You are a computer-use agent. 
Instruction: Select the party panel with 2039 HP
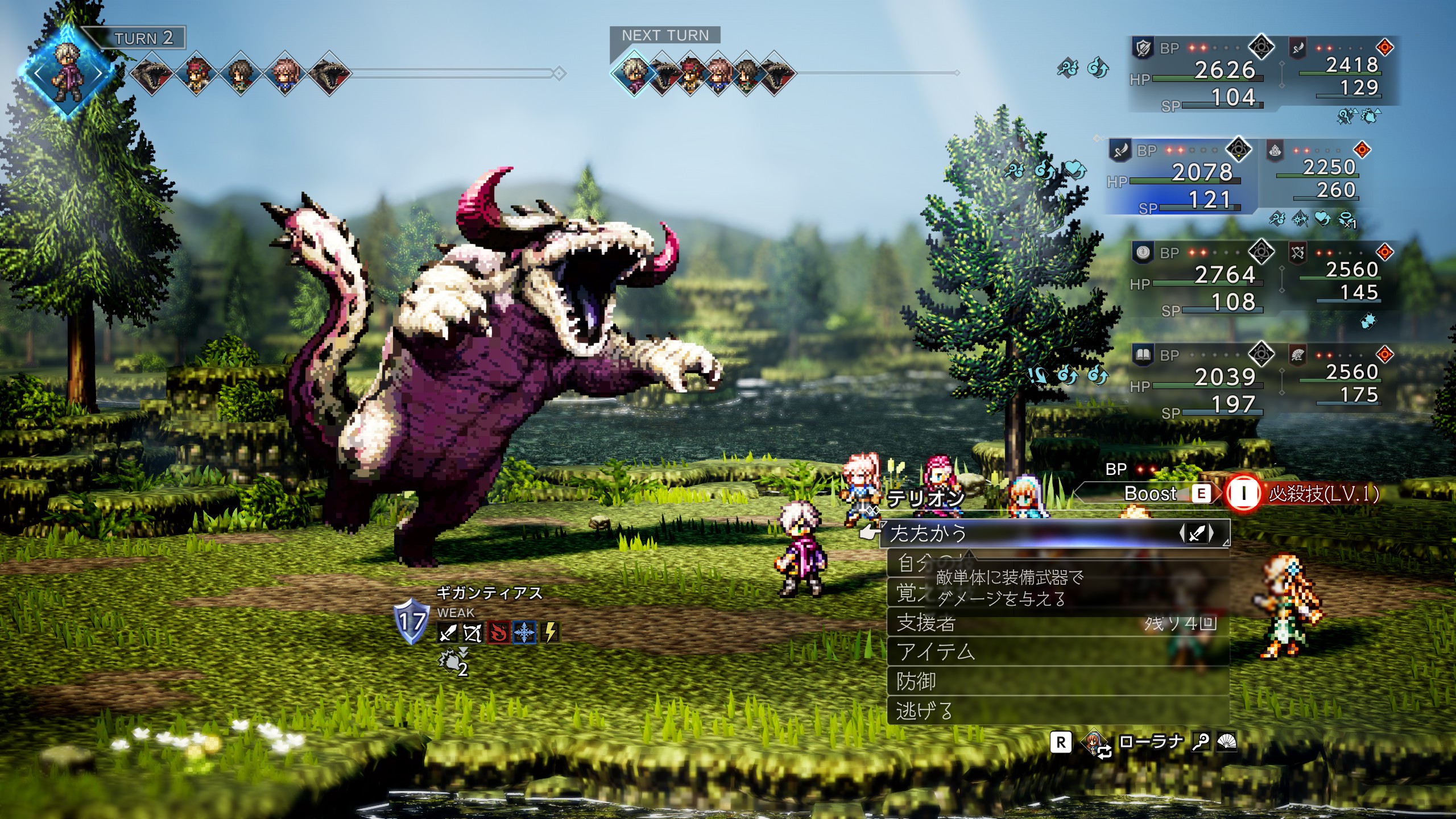click(1200, 381)
